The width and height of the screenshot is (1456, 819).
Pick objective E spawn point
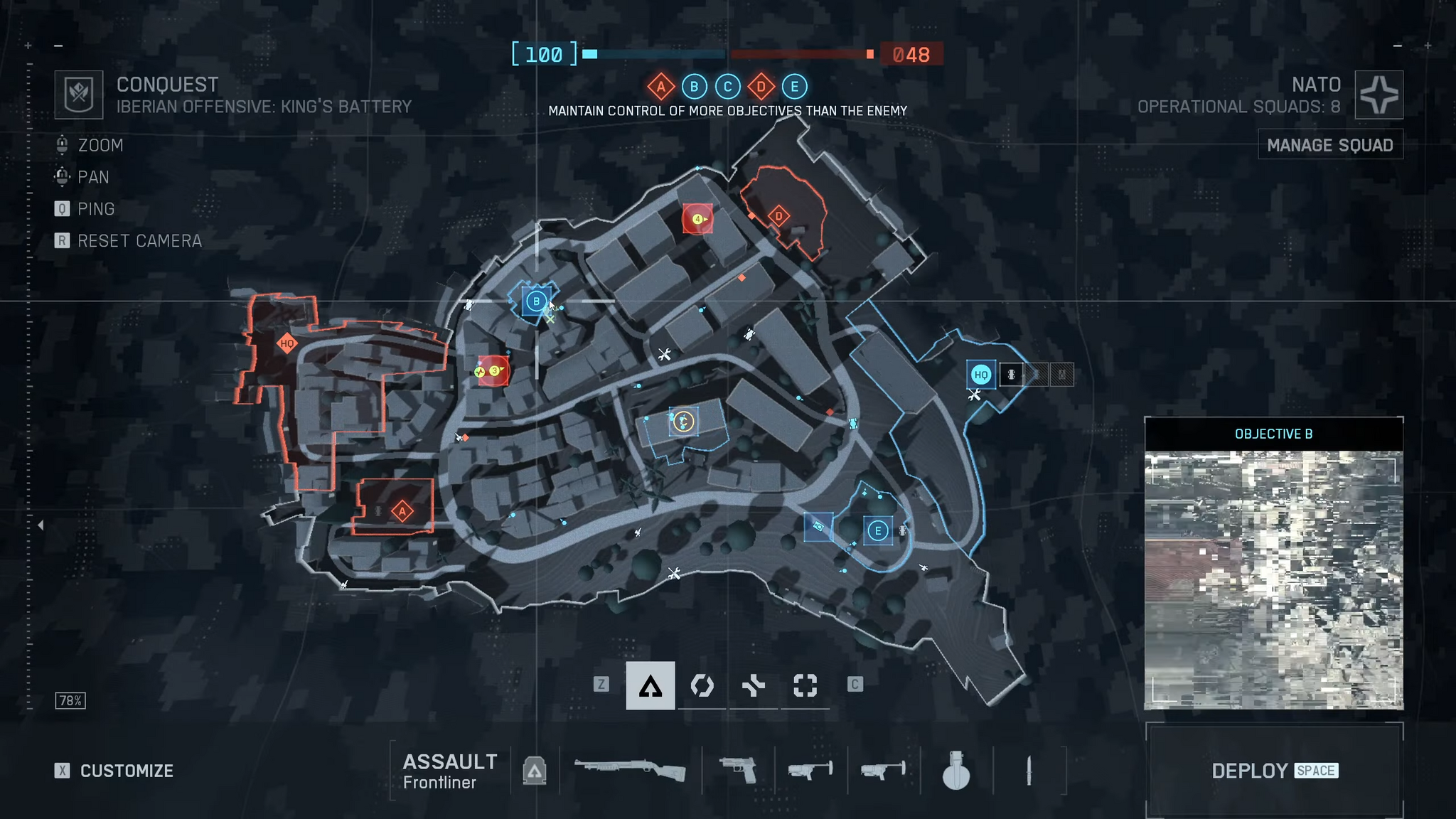click(878, 530)
